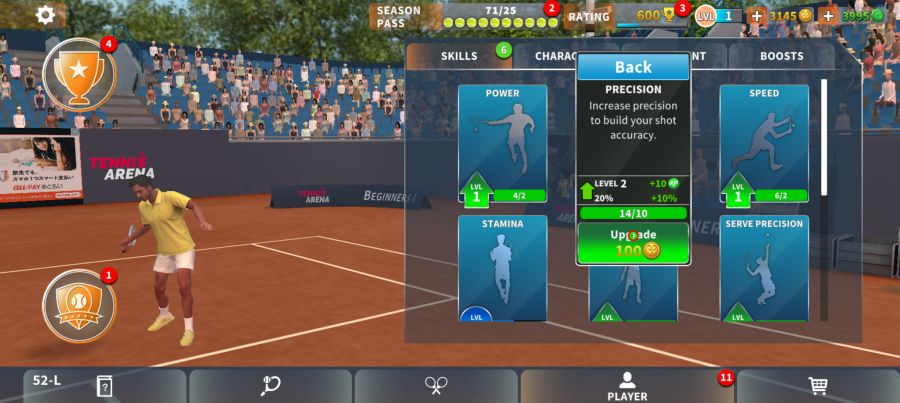Open the card deck menu

pyautogui.click(x=104, y=386)
